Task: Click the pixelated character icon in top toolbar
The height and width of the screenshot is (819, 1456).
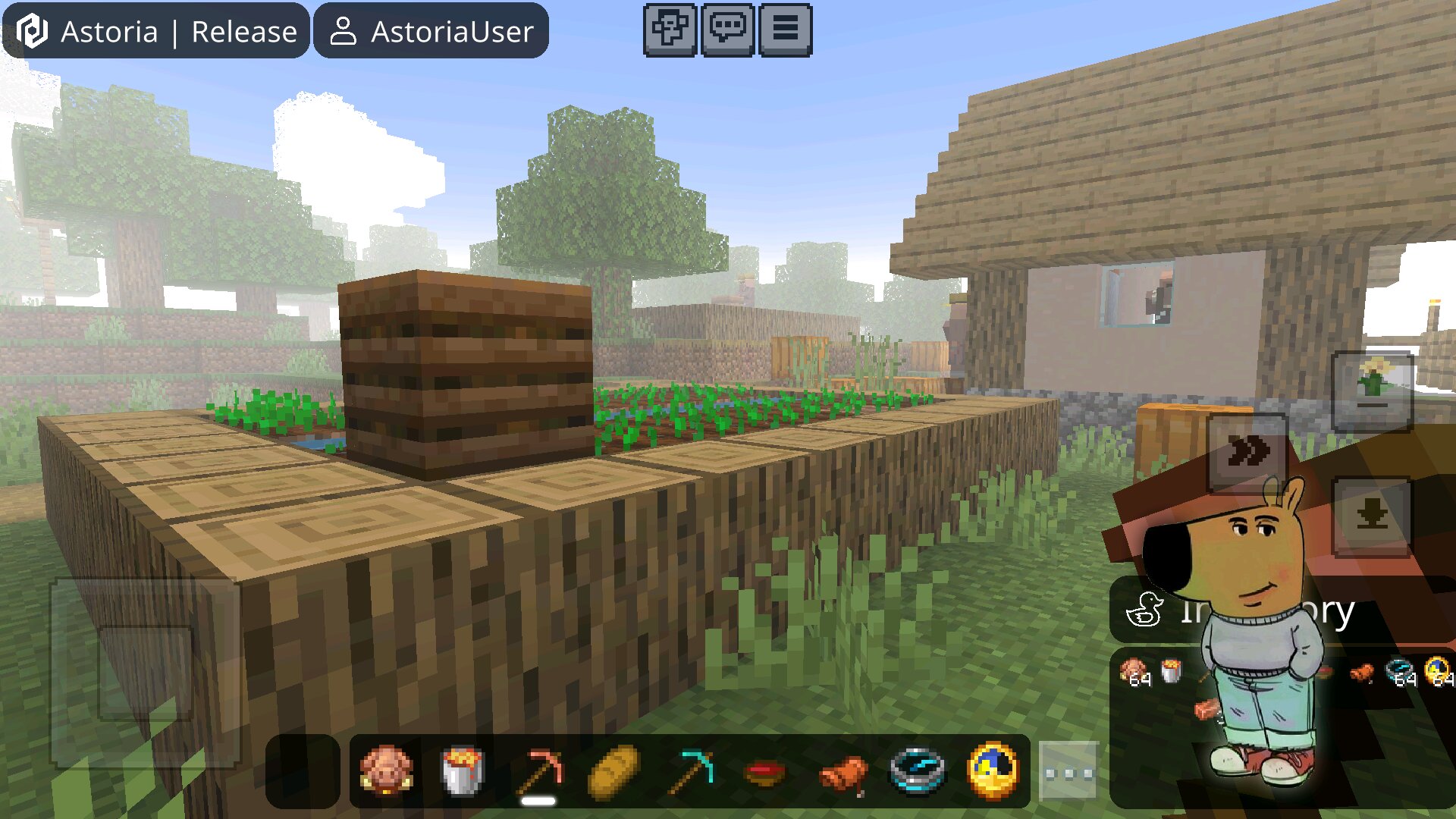Action: point(670,30)
